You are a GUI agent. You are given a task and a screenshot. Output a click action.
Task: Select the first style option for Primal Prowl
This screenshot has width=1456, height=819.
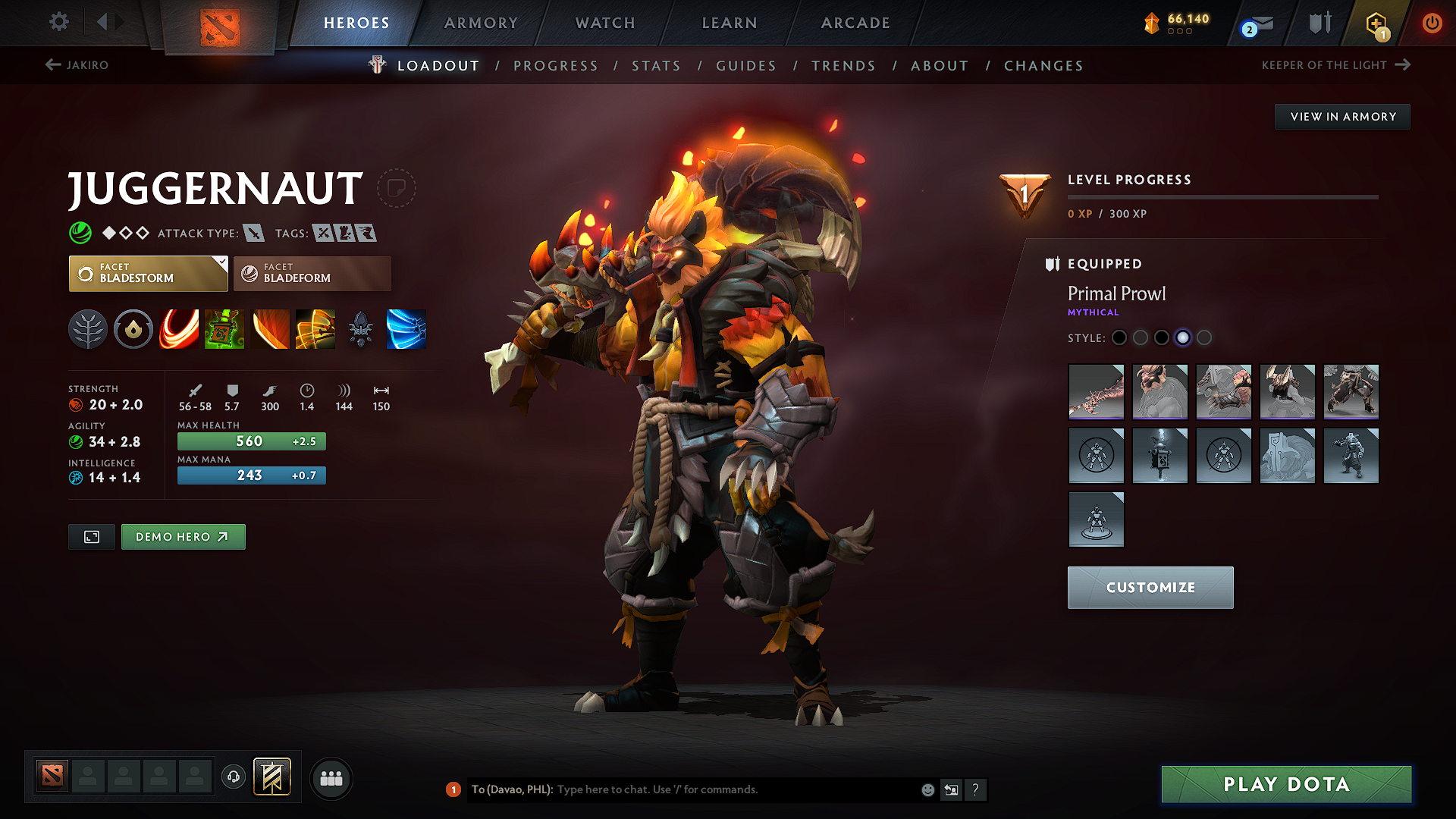pos(1119,338)
